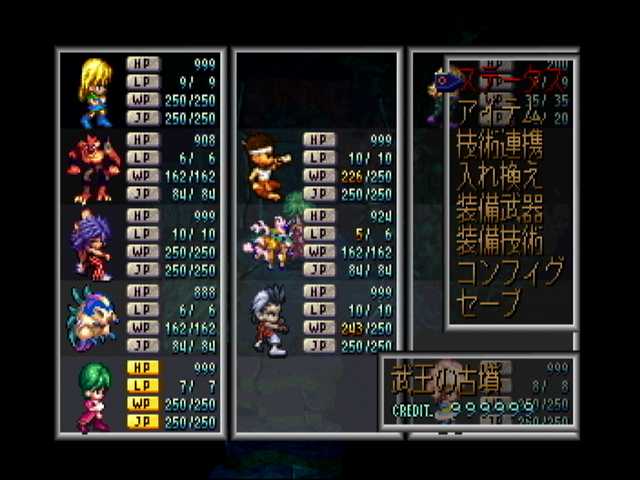Image resolution: width=640 pixels, height=480 pixels.
Task: Choose the 装備技術 equip skills entry
Action: pyautogui.click(x=499, y=241)
